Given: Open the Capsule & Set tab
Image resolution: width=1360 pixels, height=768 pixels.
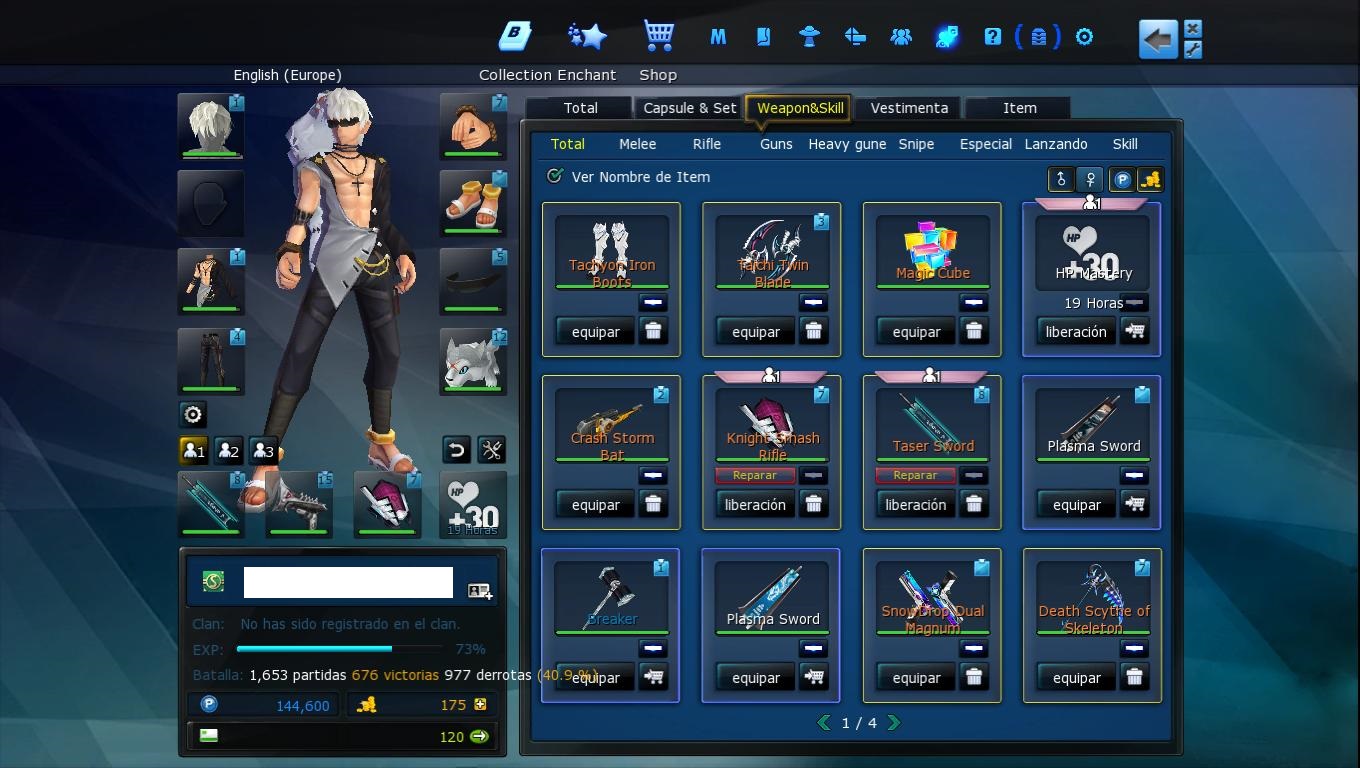Looking at the screenshot, I should point(689,108).
